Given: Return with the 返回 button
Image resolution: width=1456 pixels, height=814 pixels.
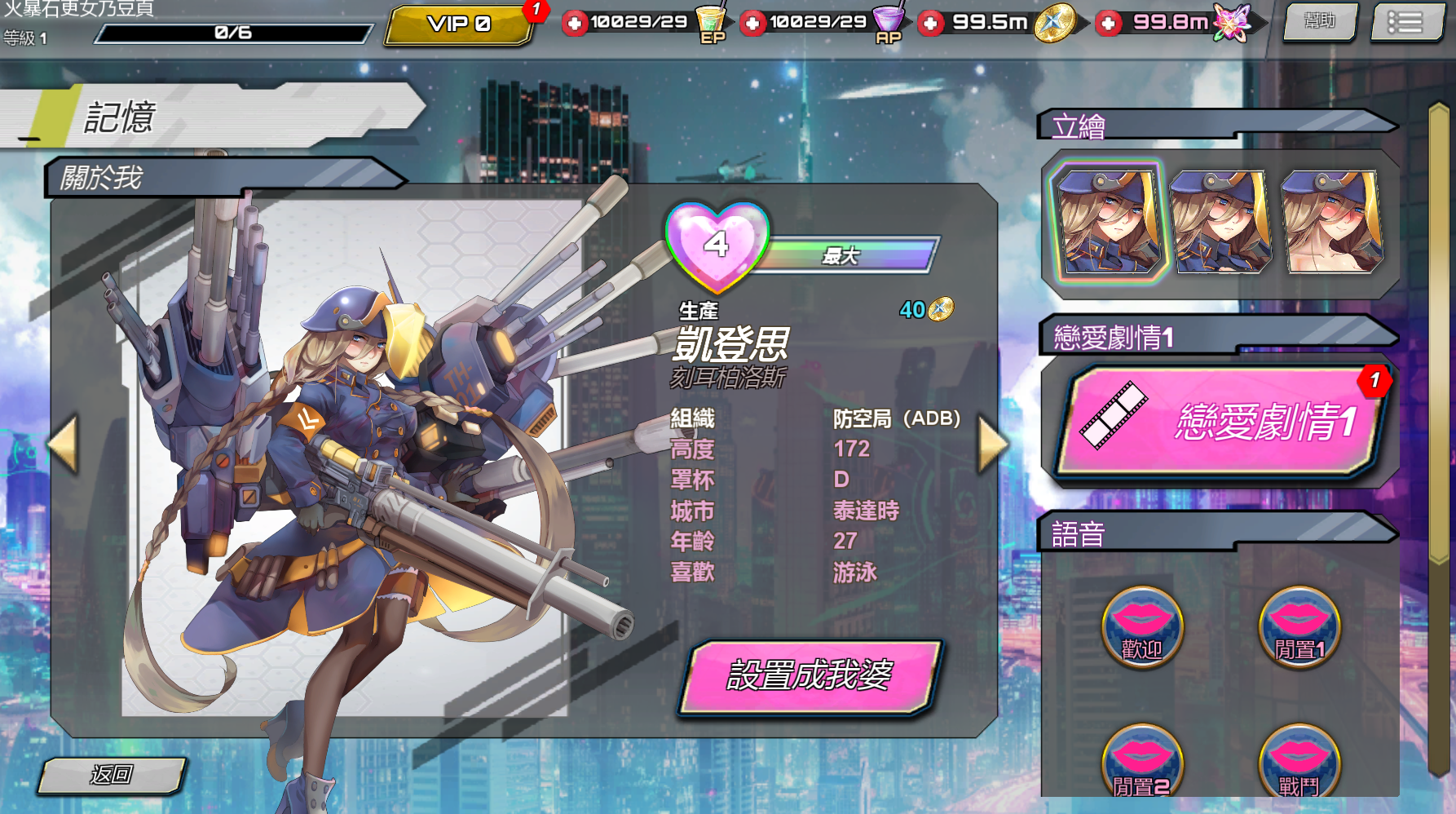Looking at the screenshot, I should pyautogui.click(x=112, y=774).
